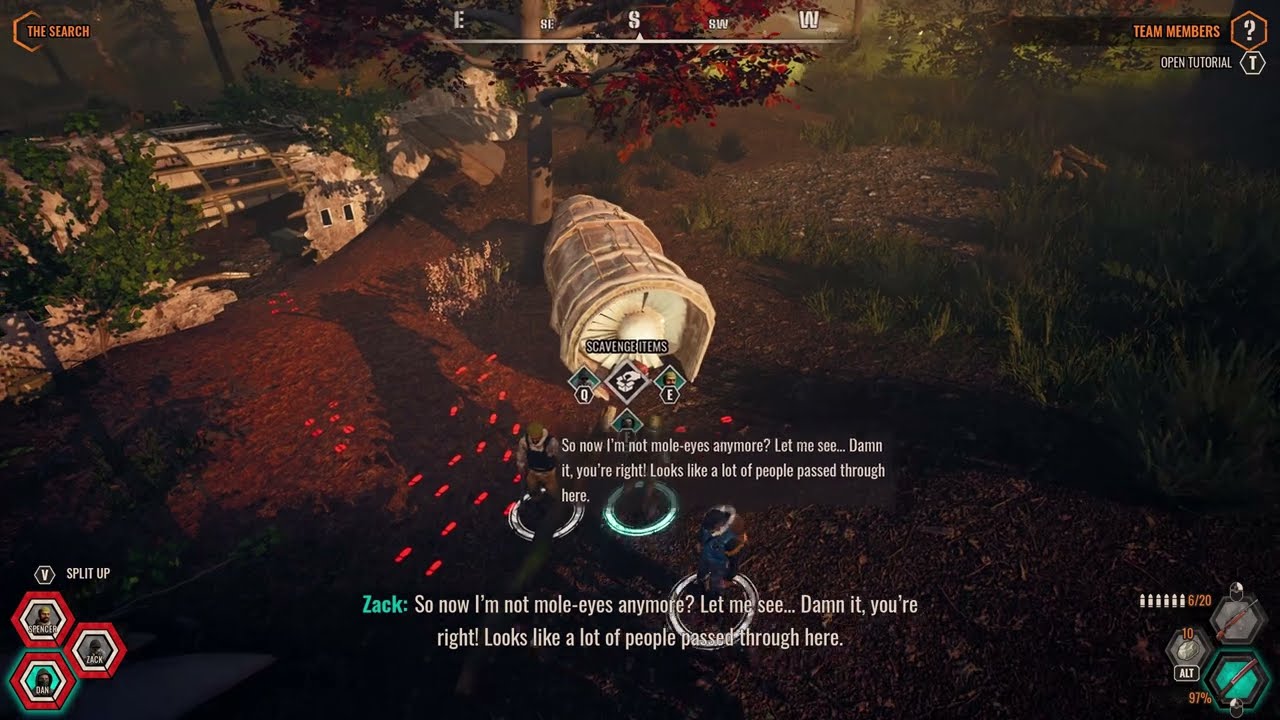Image resolution: width=1280 pixels, height=720 pixels.
Task: Activate the Scavenge Items box icon
Action: pyautogui.click(x=627, y=380)
